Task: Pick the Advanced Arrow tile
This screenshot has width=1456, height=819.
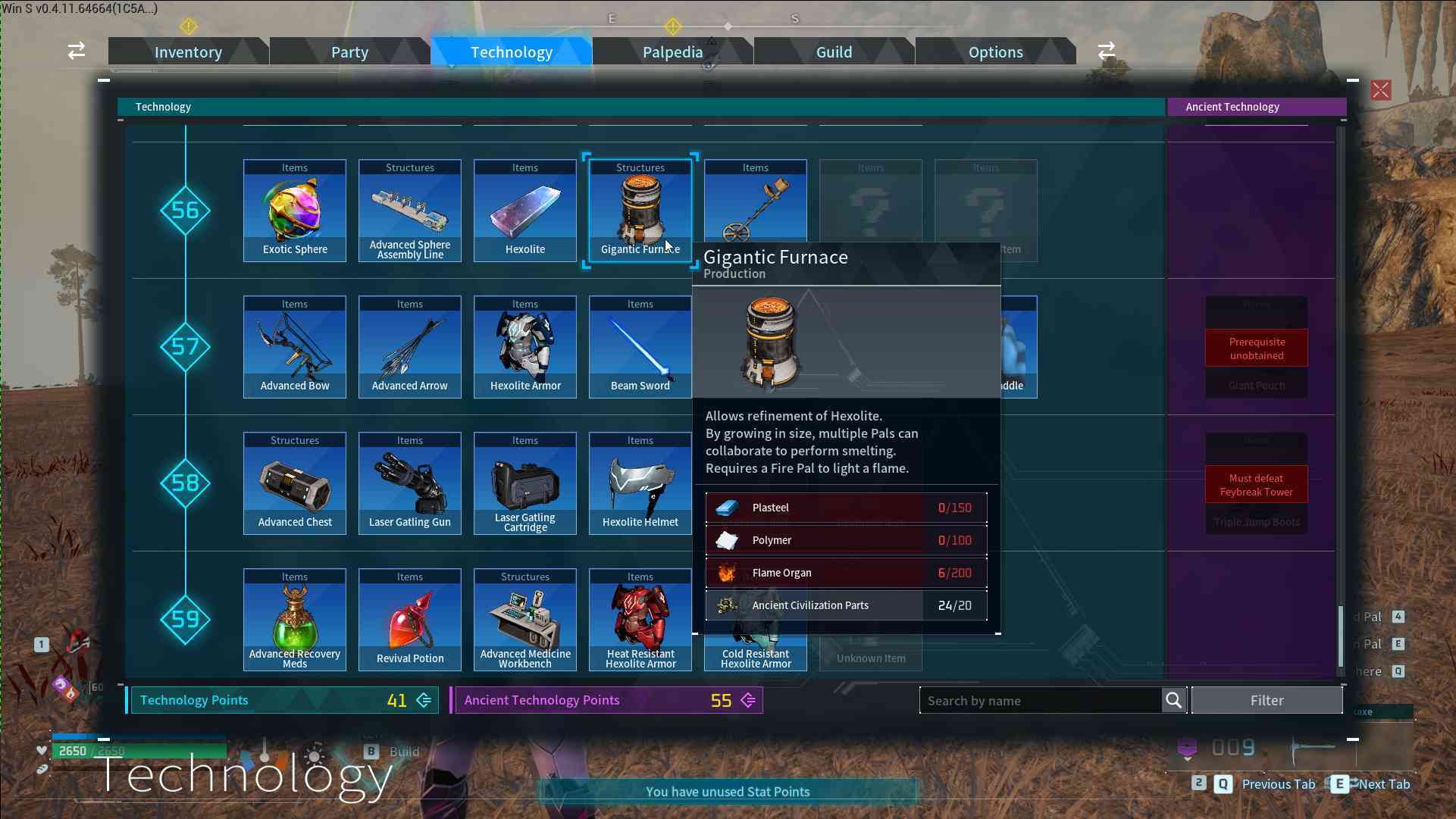Action: 410,348
